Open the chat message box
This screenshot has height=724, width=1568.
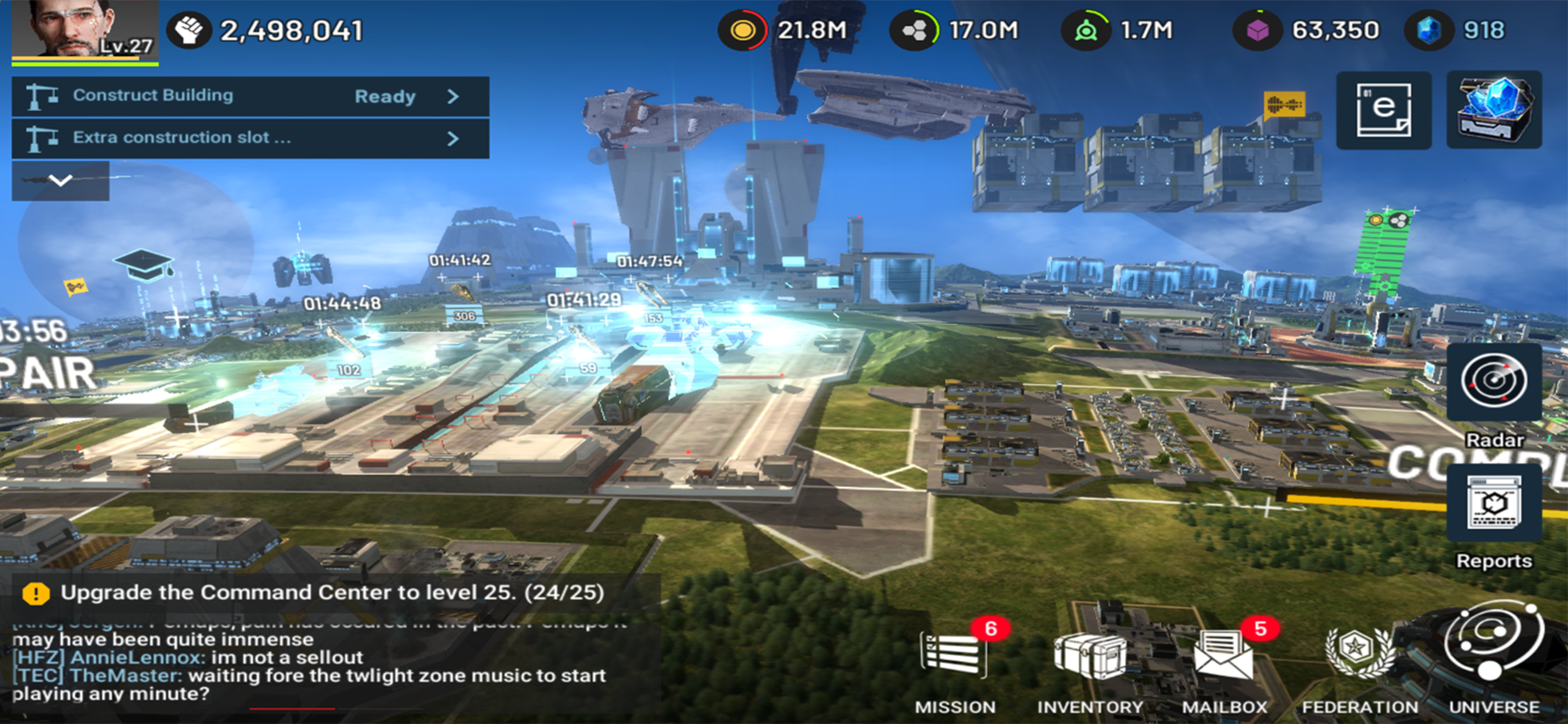tap(328, 666)
